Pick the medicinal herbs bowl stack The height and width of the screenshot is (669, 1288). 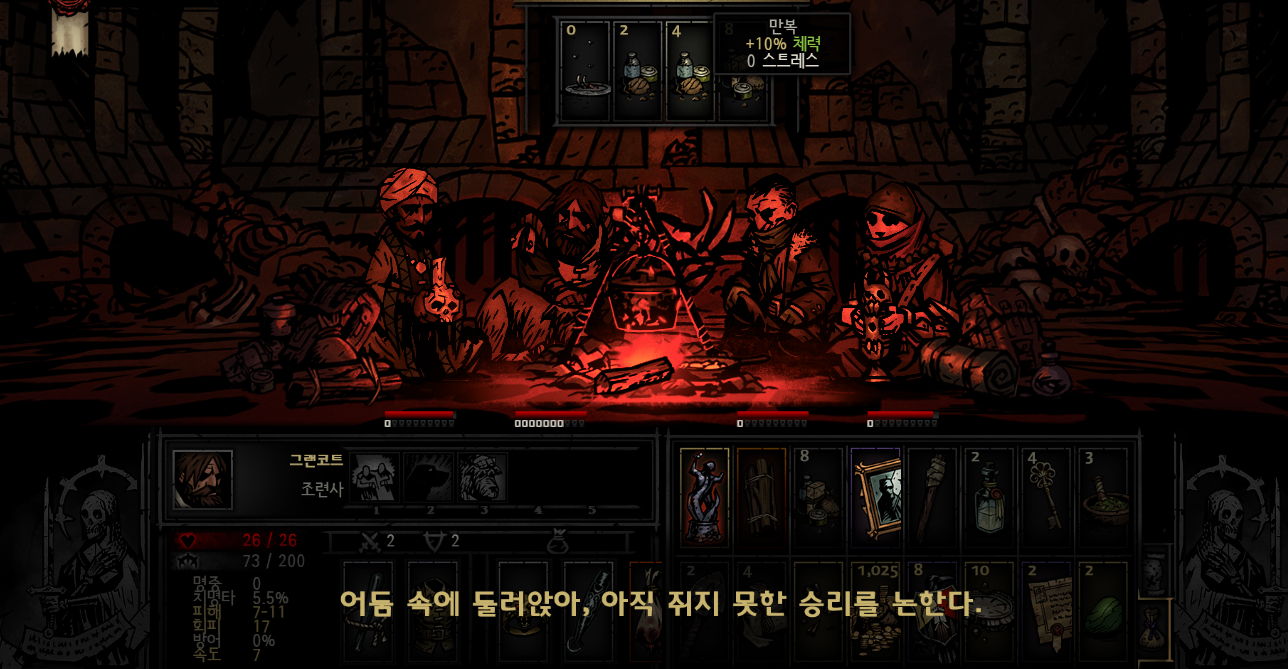(x=1103, y=496)
